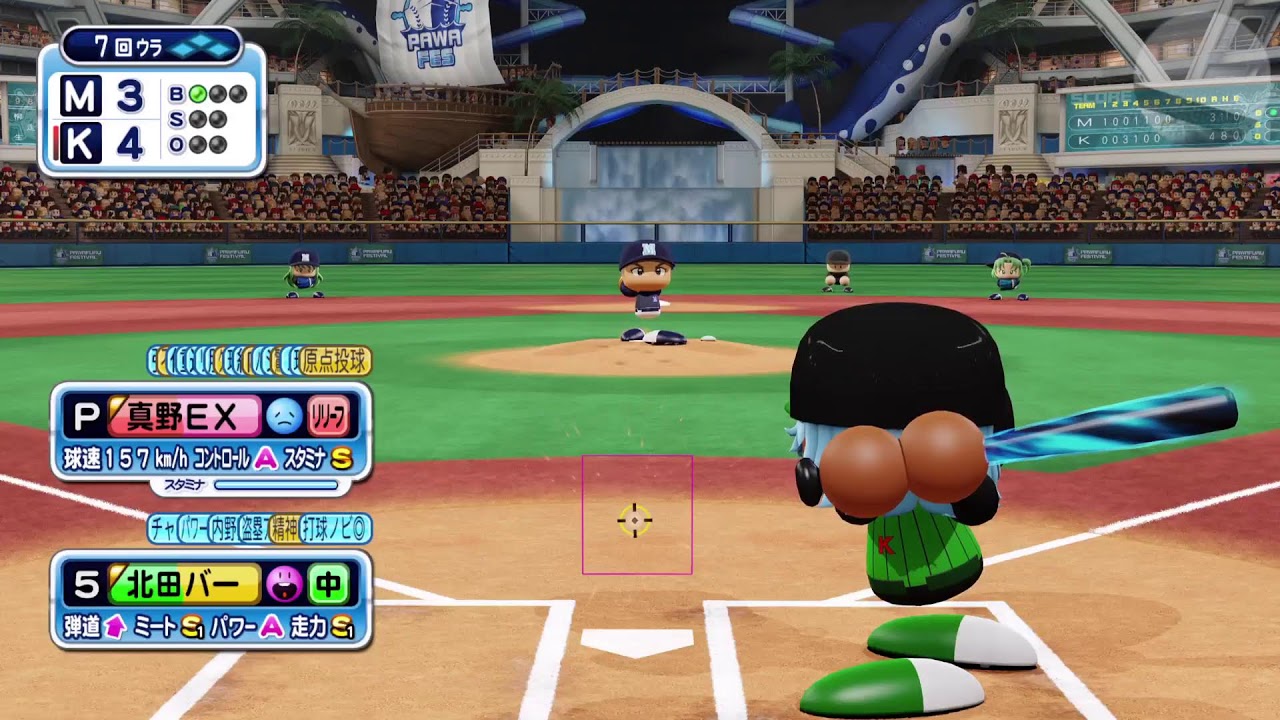Choose the yellow 精神 batter skill tag

coord(284,528)
